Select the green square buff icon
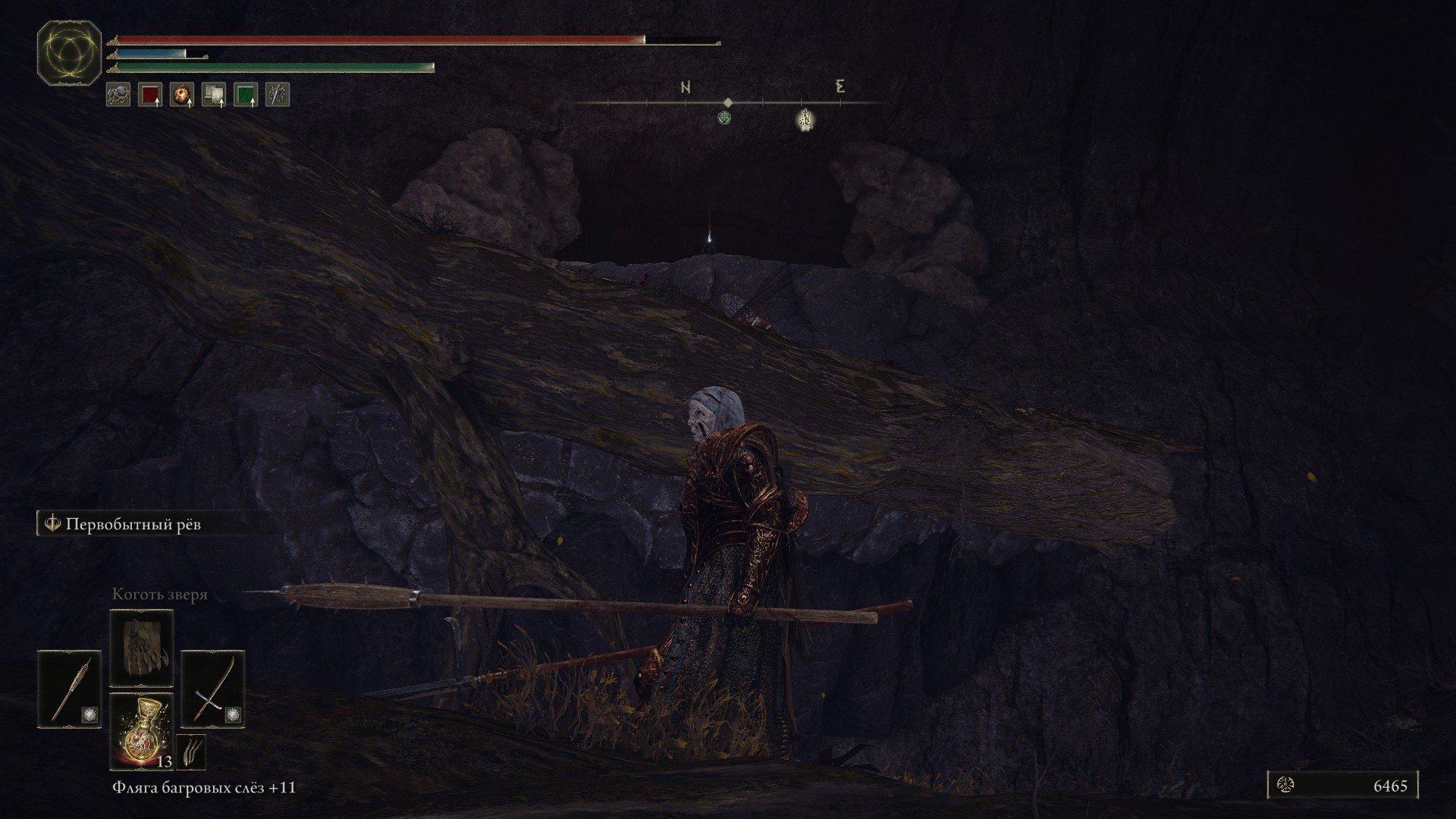The height and width of the screenshot is (819, 1456). 246,94
